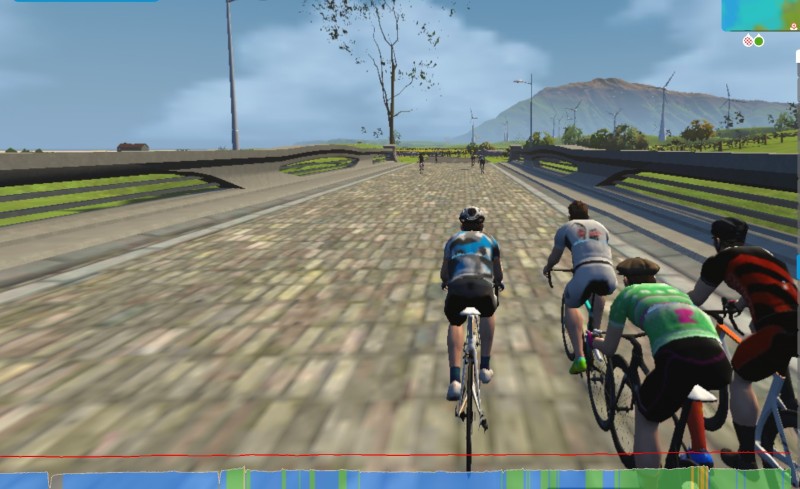Open the minimap

point(761,15)
